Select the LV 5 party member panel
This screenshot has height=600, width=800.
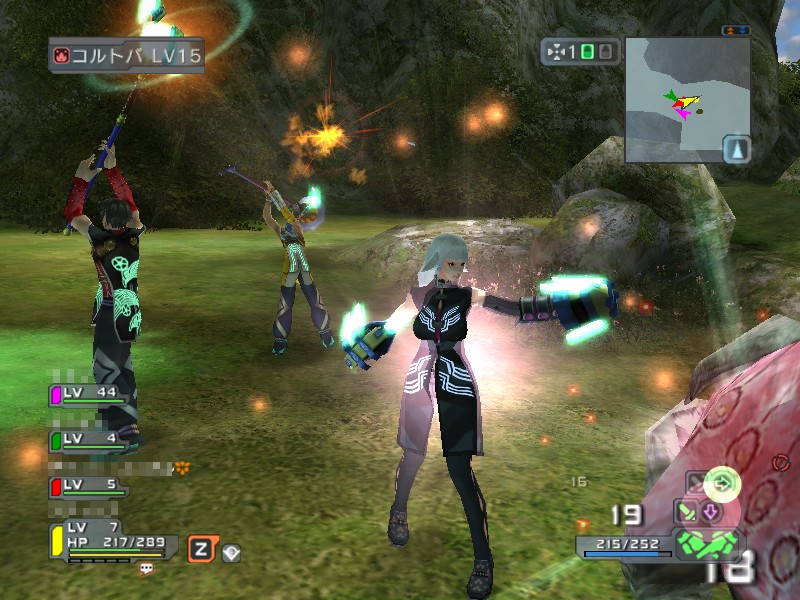click(x=90, y=487)
